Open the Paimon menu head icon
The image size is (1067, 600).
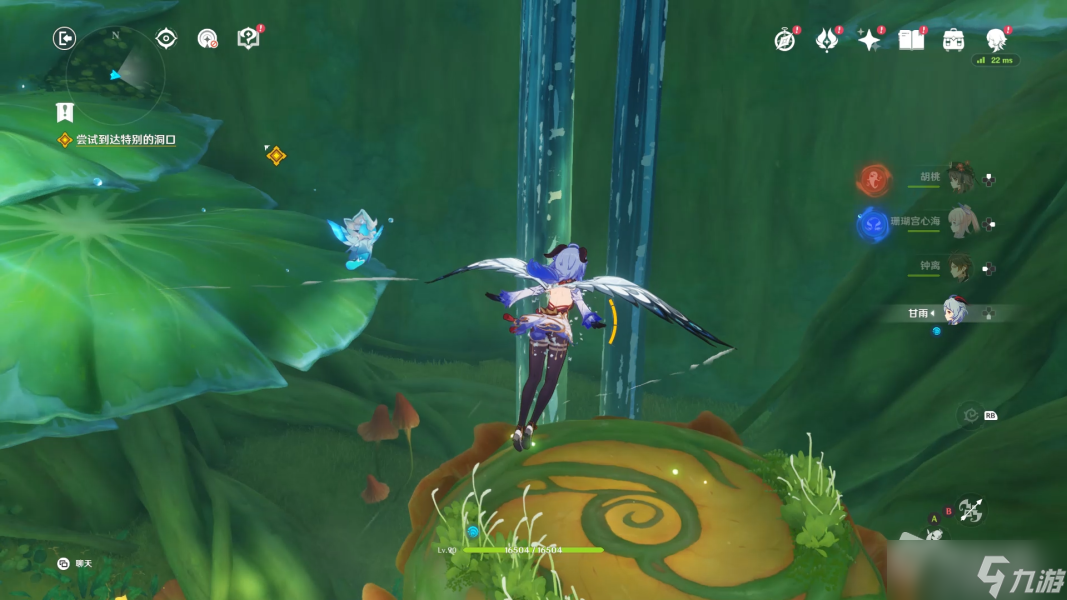coord(996,40)
